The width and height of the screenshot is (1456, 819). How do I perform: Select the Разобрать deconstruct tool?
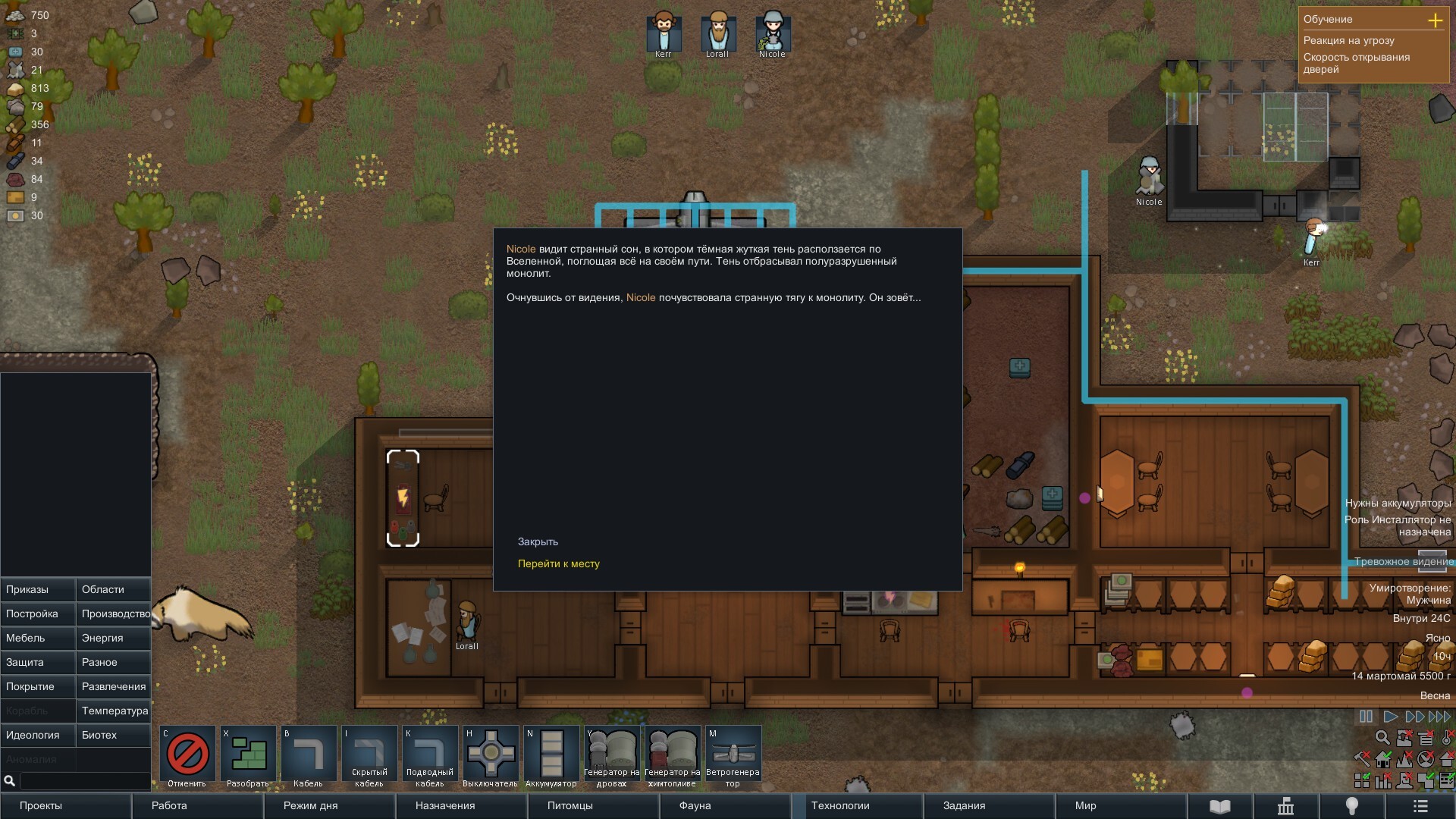pyautogui.click(x=248, y=756)
